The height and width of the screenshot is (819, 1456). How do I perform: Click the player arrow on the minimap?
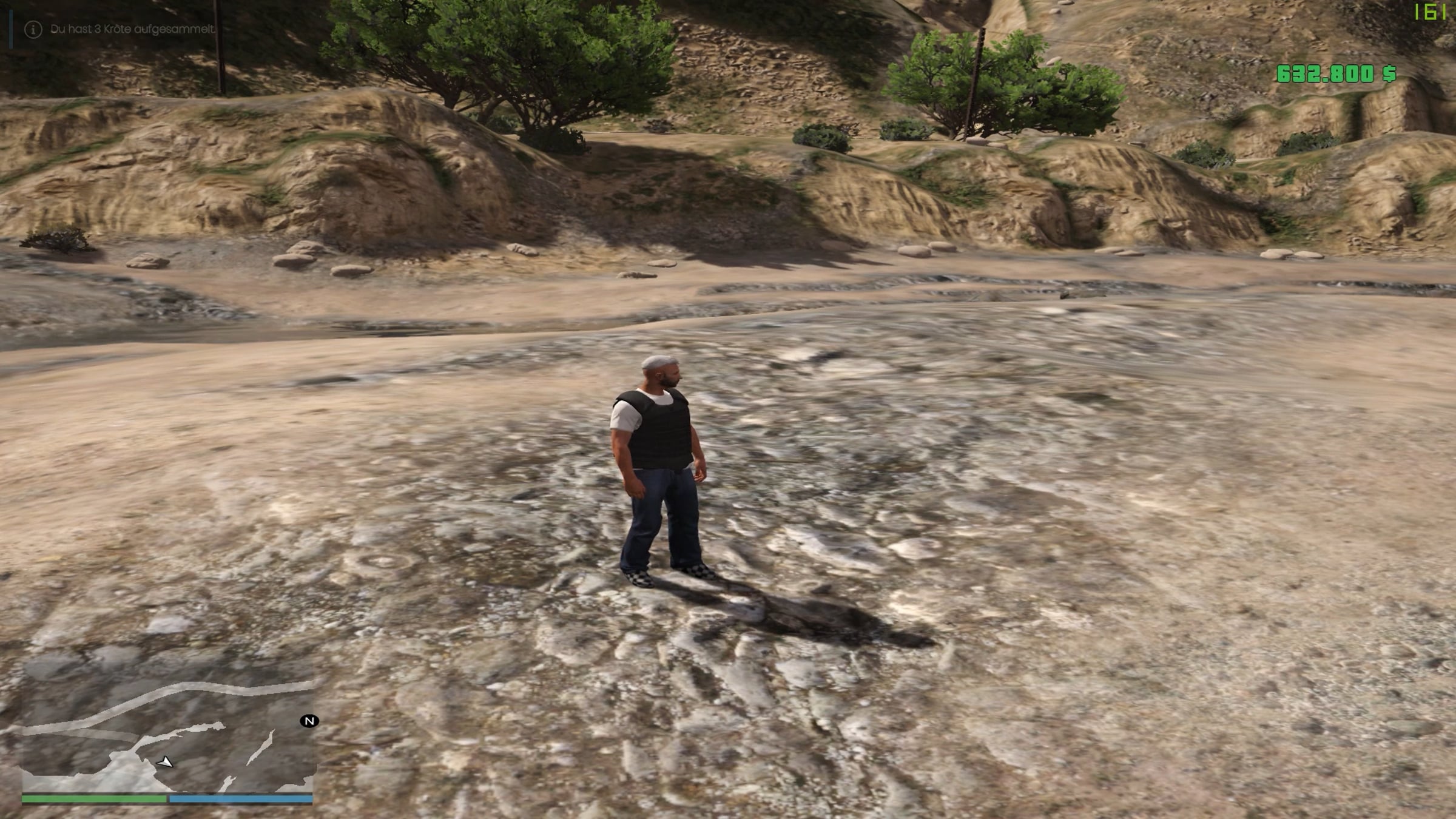tap(165, 762)
